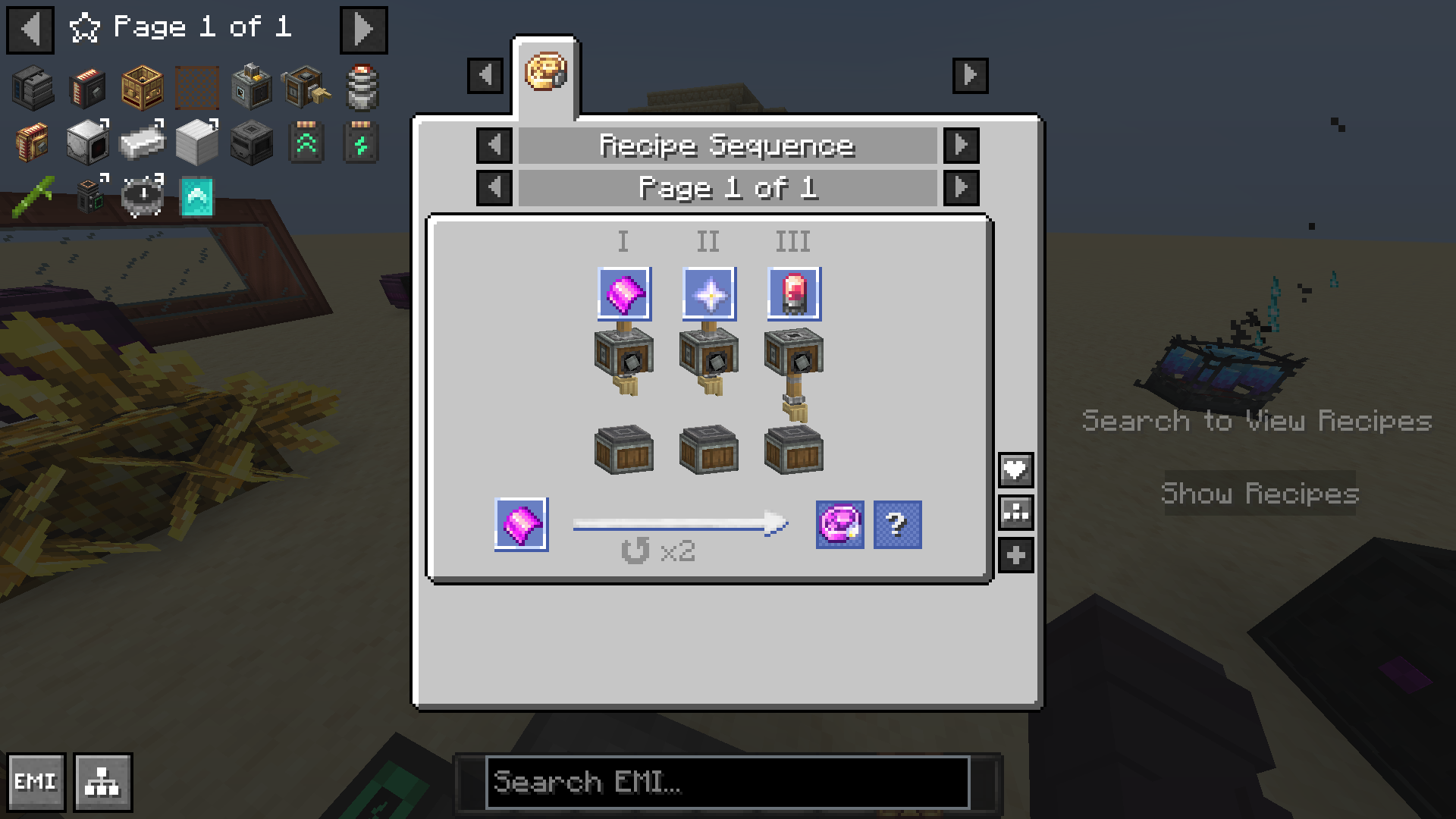The height and width of the screenshot is (819, 1456).
Task: Go to previous recipe page arrow
Action: [494, 187]
